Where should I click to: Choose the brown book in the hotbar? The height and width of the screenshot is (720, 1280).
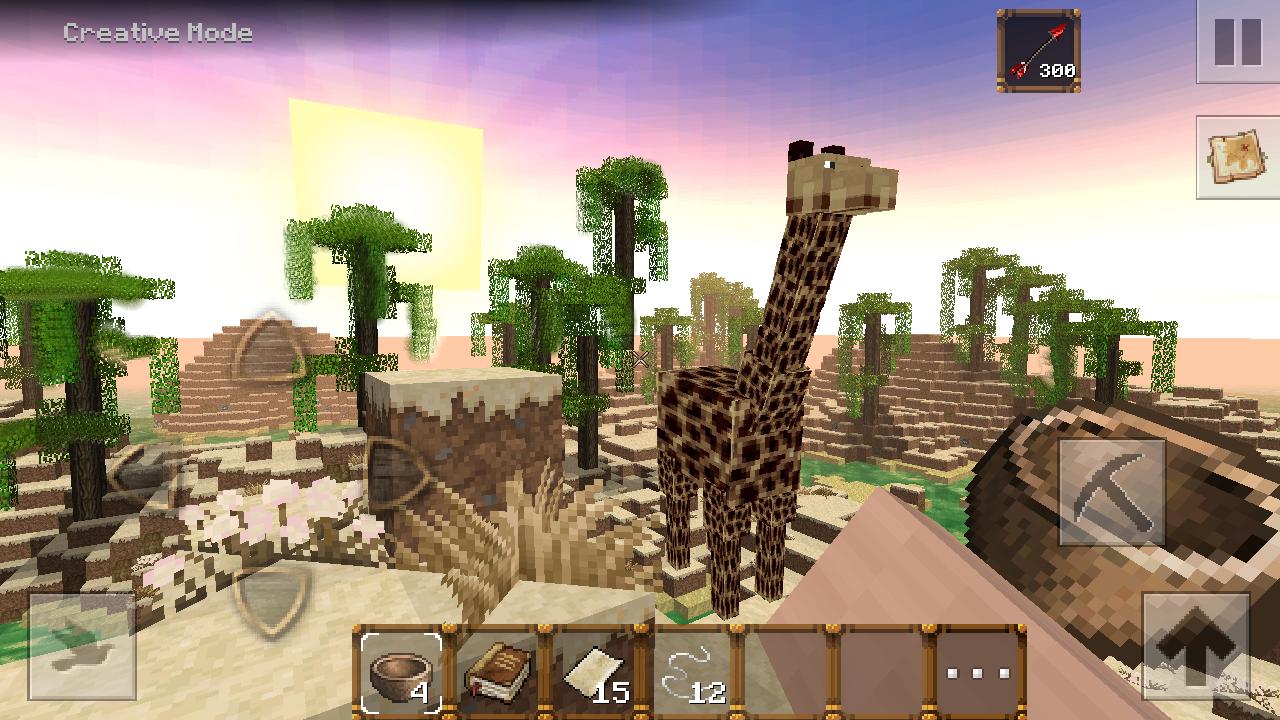[498, 669]
